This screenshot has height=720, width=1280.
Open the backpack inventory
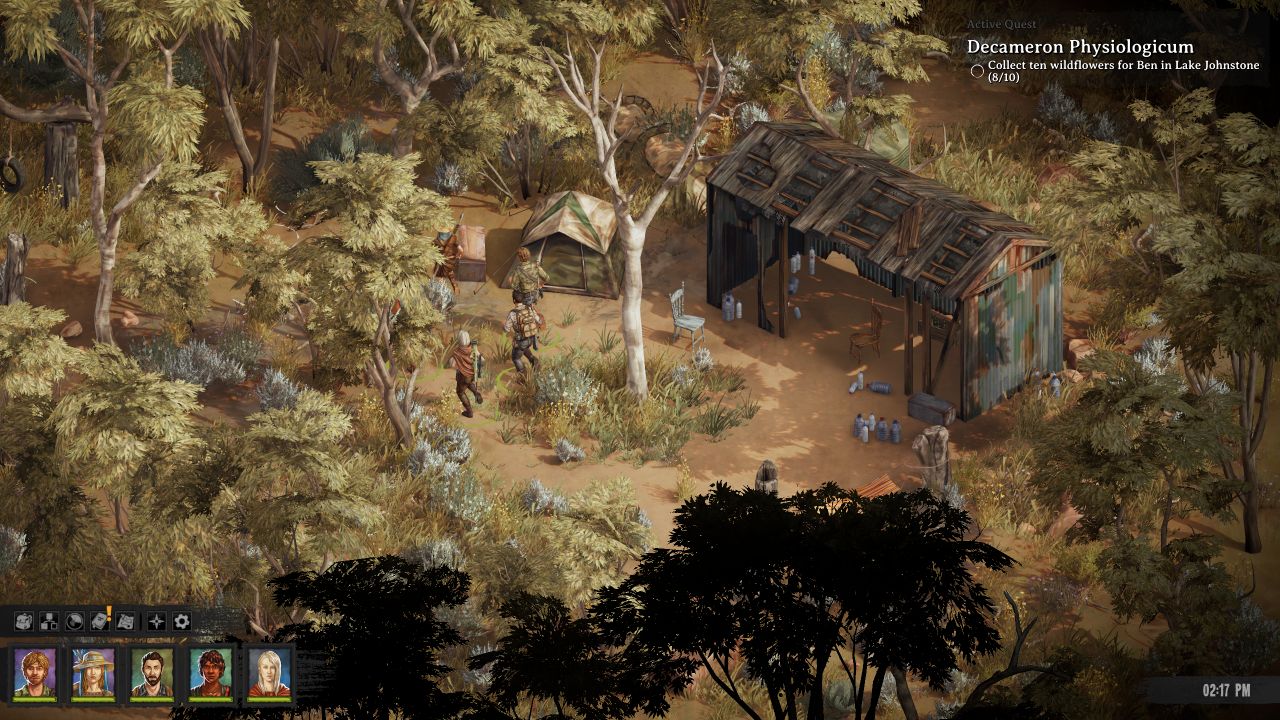tap(23, 621)
